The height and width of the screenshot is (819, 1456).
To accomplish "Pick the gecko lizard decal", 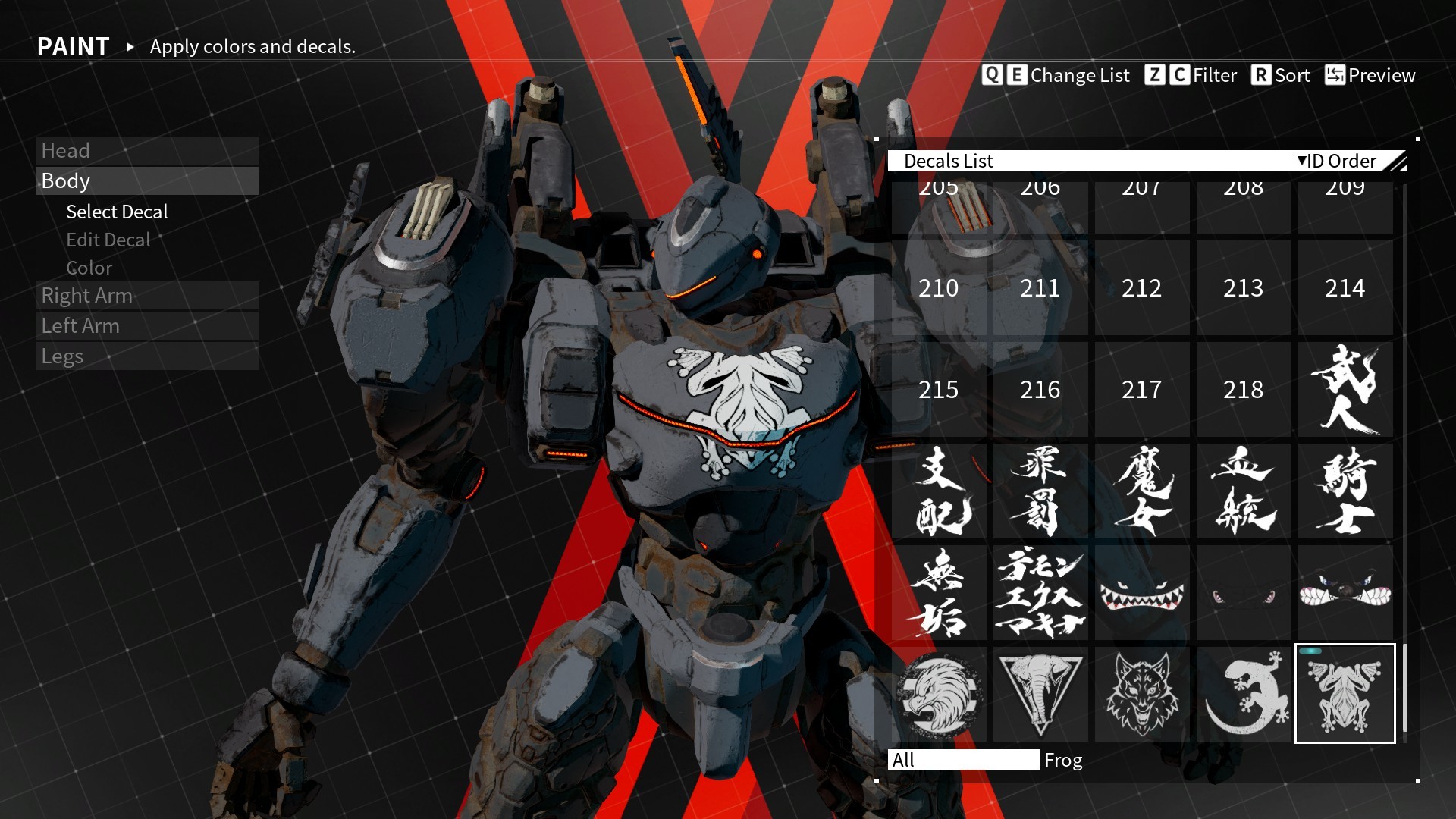I will [x=1243, y=694].
